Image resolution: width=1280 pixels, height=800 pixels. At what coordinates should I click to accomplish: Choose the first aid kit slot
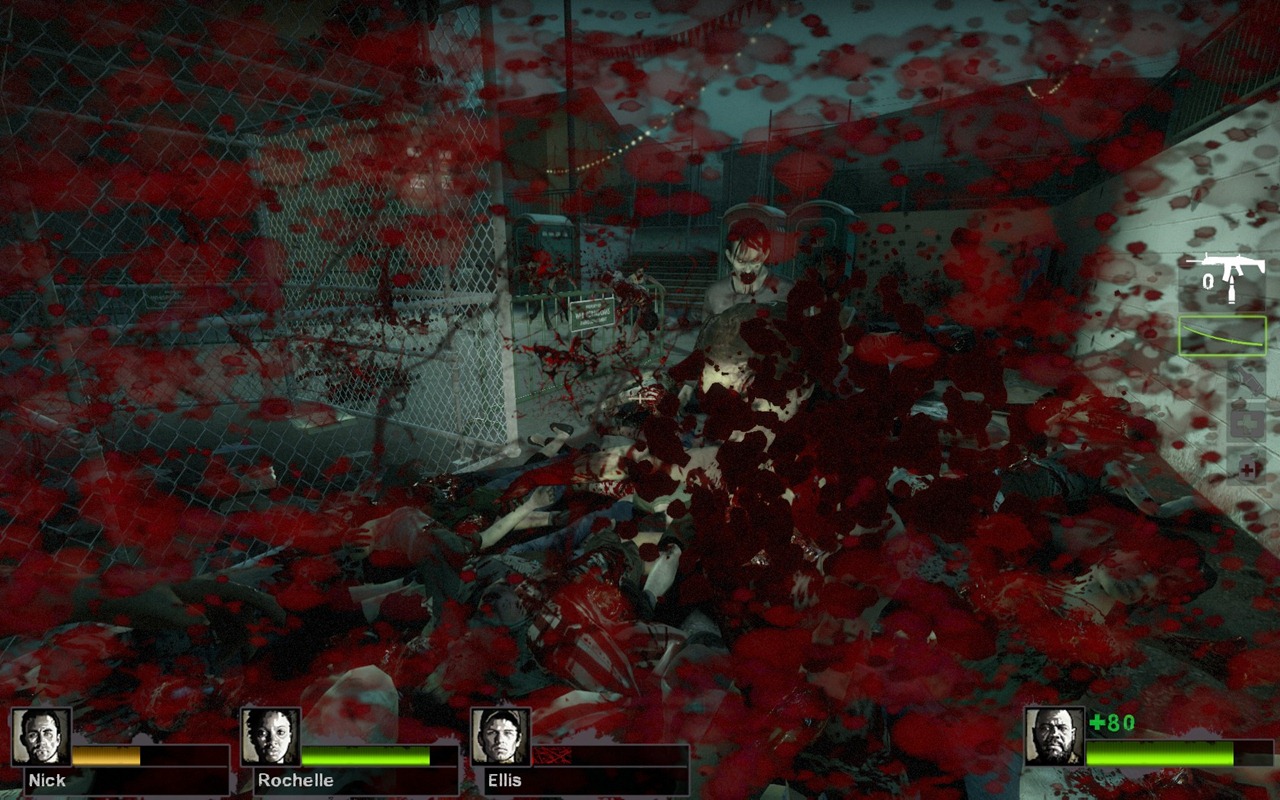pyautogui.click(x=1246, y=423)
